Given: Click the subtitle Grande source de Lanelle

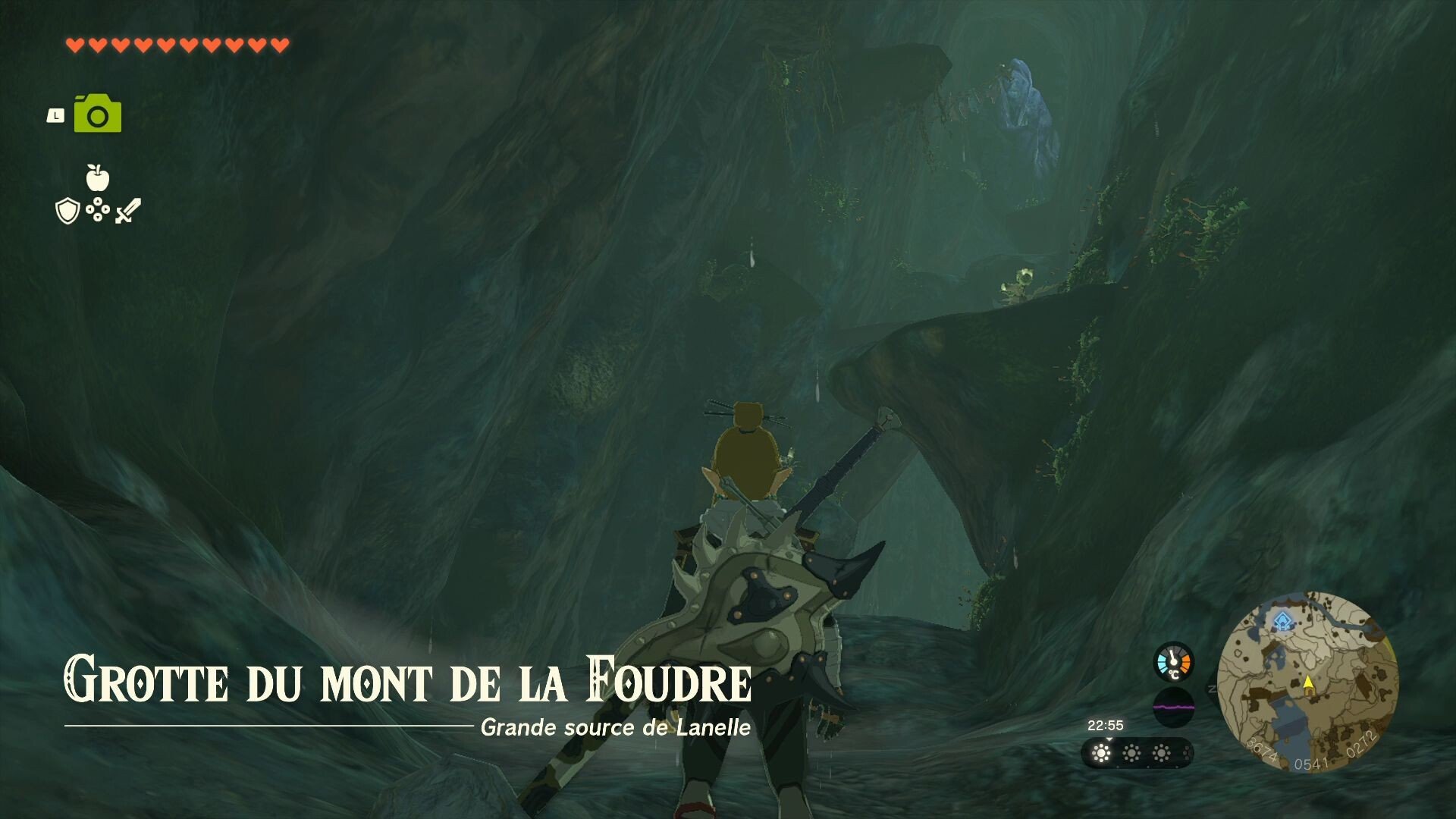Looking at the screenshot, I should [616, 730].
